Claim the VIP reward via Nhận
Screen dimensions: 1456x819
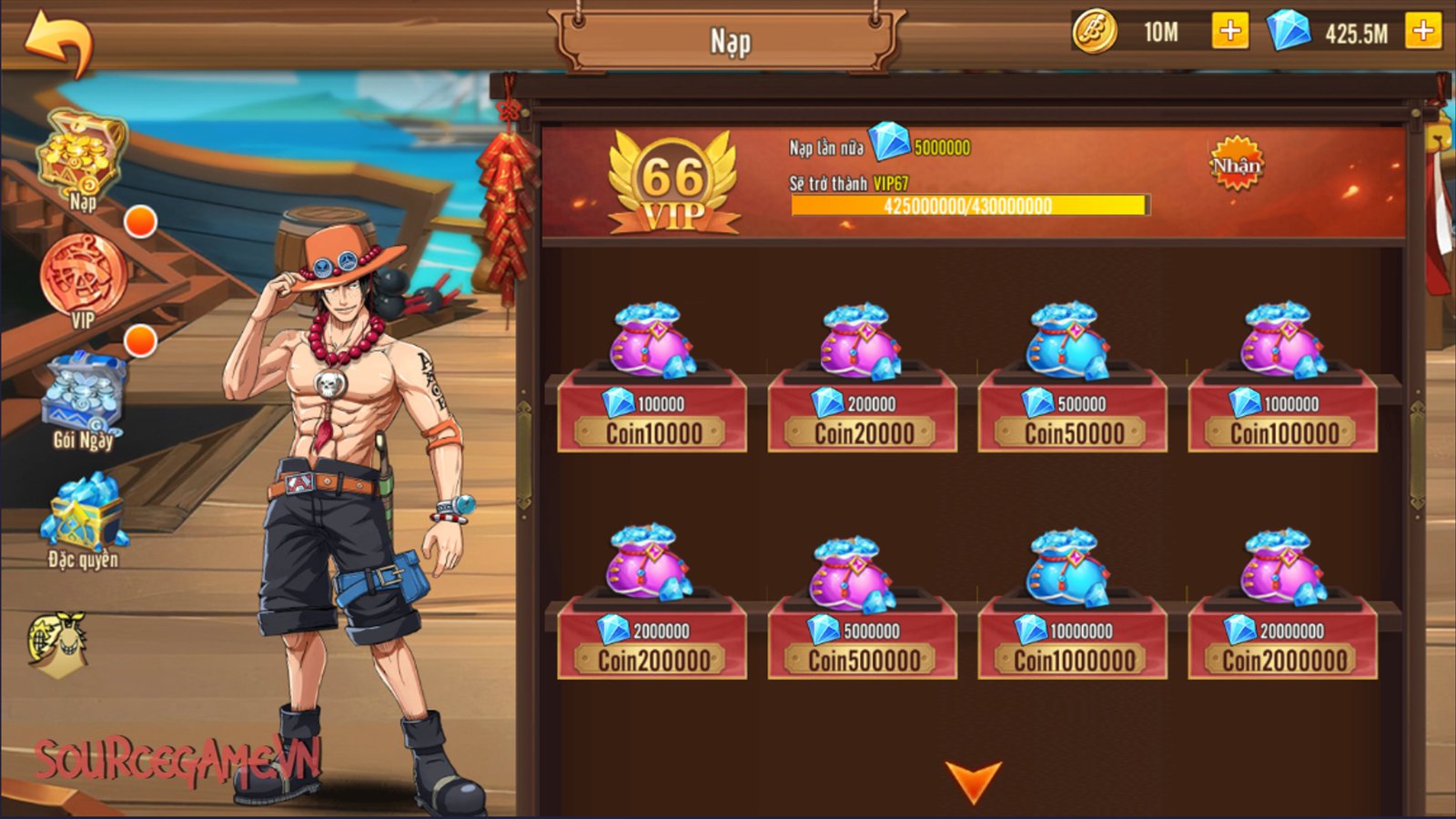point(1236,165)
